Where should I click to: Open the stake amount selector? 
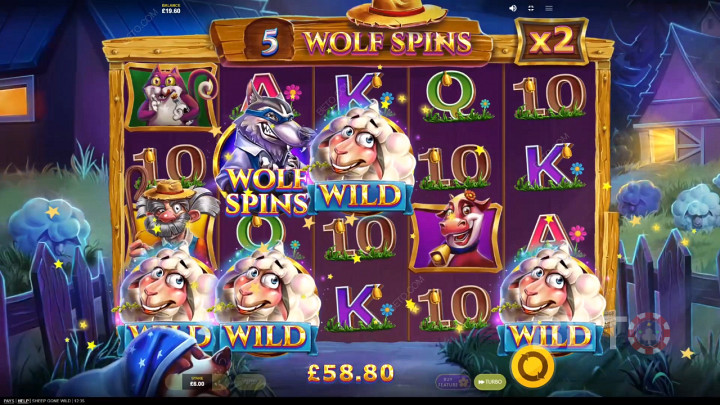(x=196, y=381)
